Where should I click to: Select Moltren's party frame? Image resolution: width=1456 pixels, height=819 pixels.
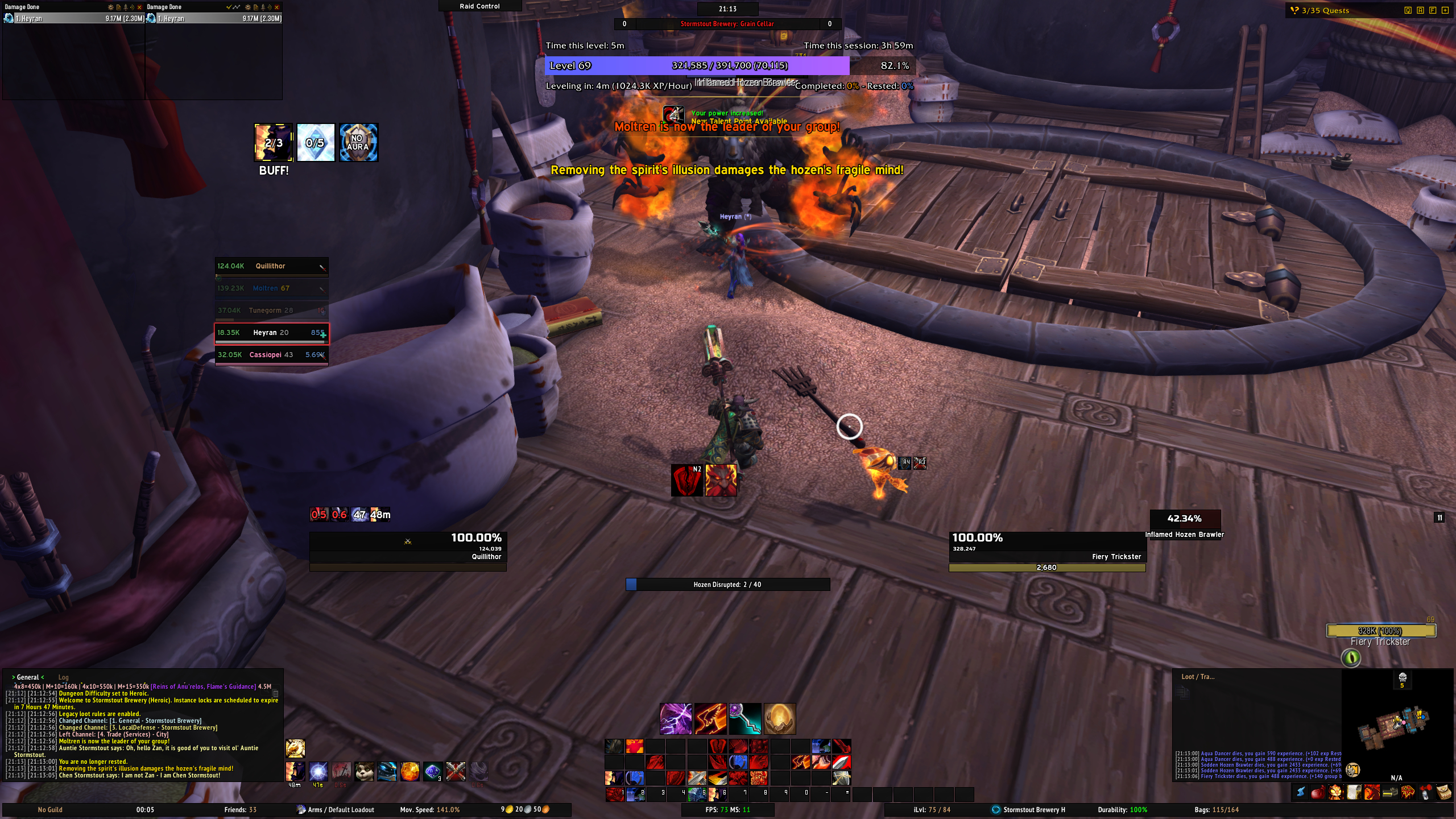[x=271, y=288]
